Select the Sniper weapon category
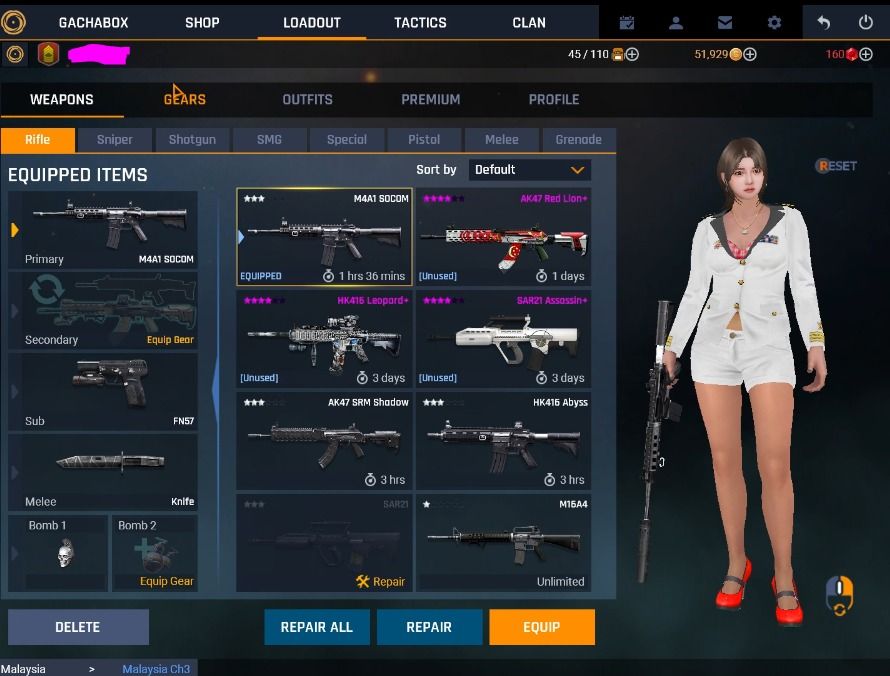 [x=115, y=140]
